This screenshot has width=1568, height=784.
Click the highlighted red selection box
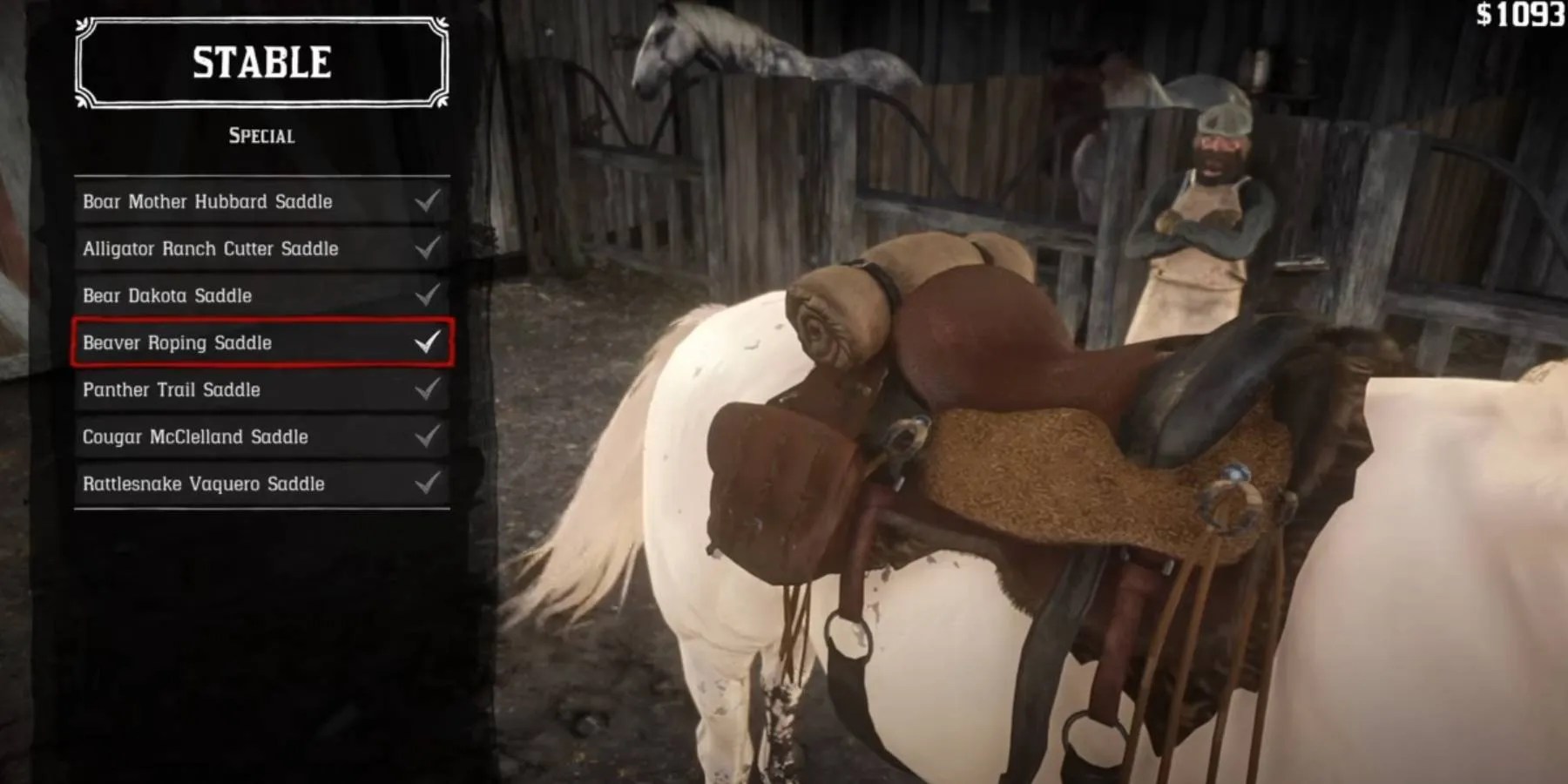pyautogui.click(x=260, y=343)
